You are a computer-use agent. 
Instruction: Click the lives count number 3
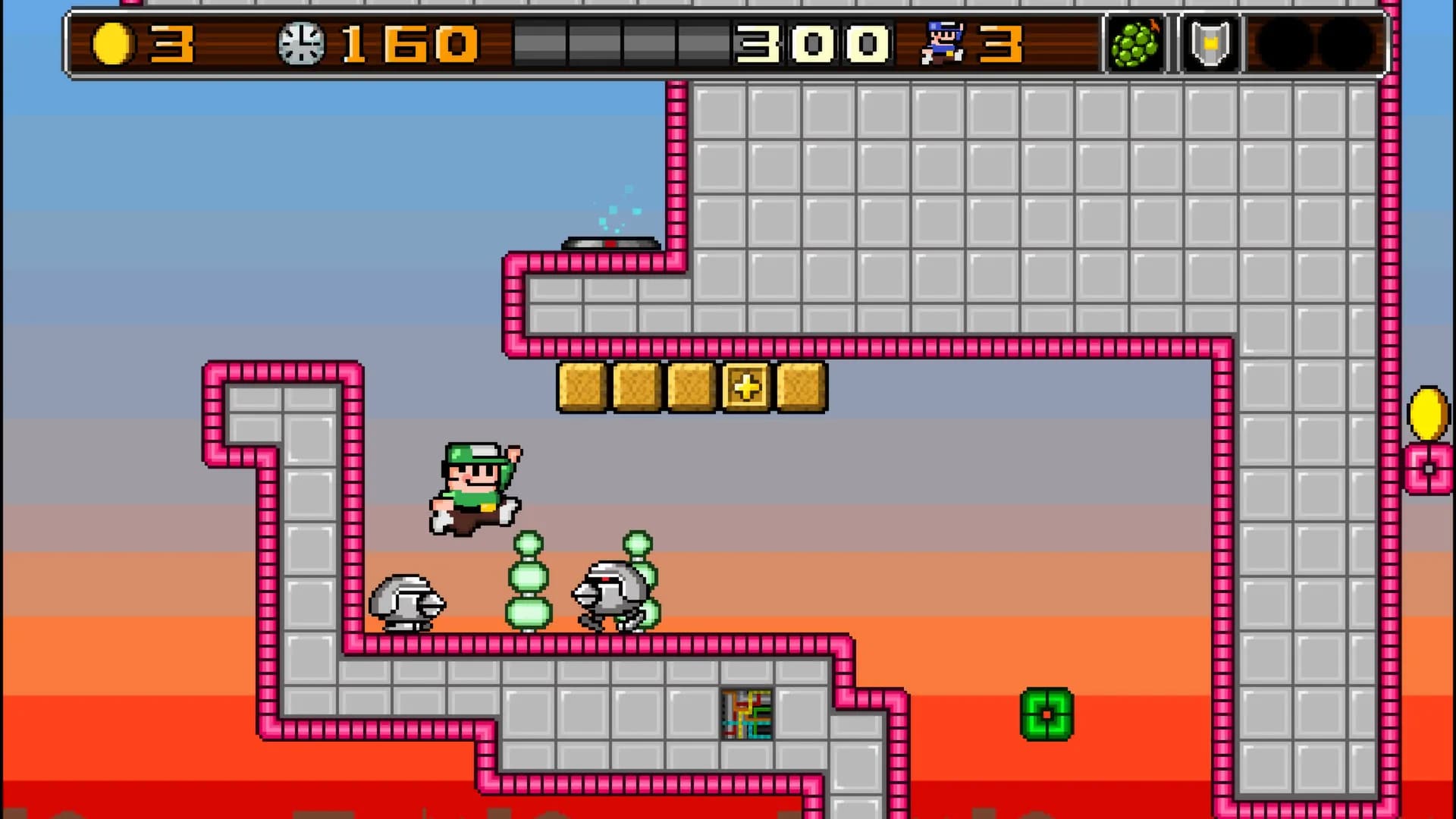pyautogui.click(x=999, y=42)
